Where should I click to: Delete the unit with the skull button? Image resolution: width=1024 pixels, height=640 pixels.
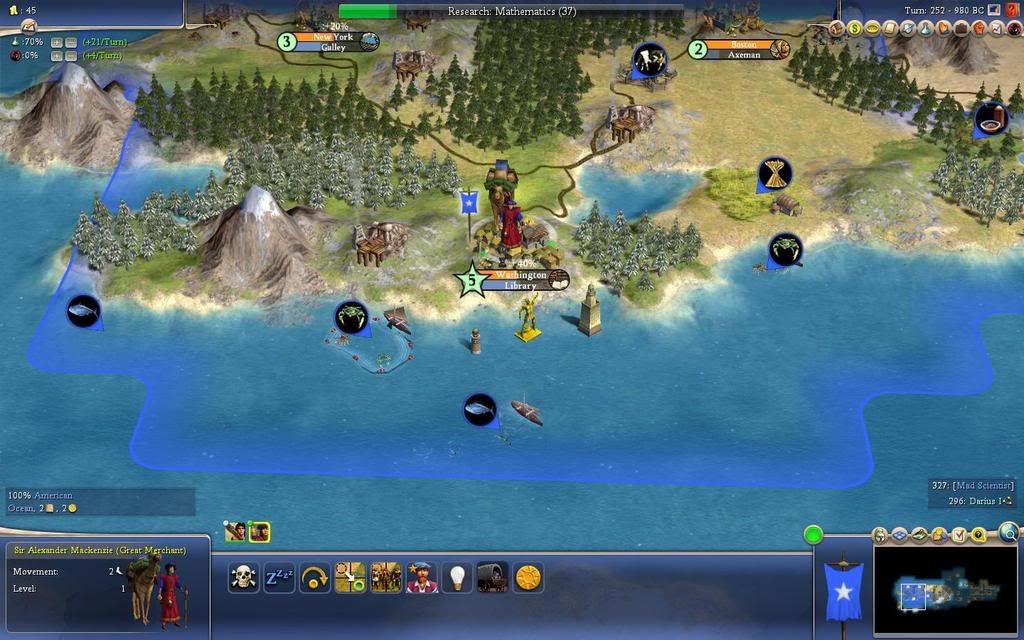(x=243, y=577)
